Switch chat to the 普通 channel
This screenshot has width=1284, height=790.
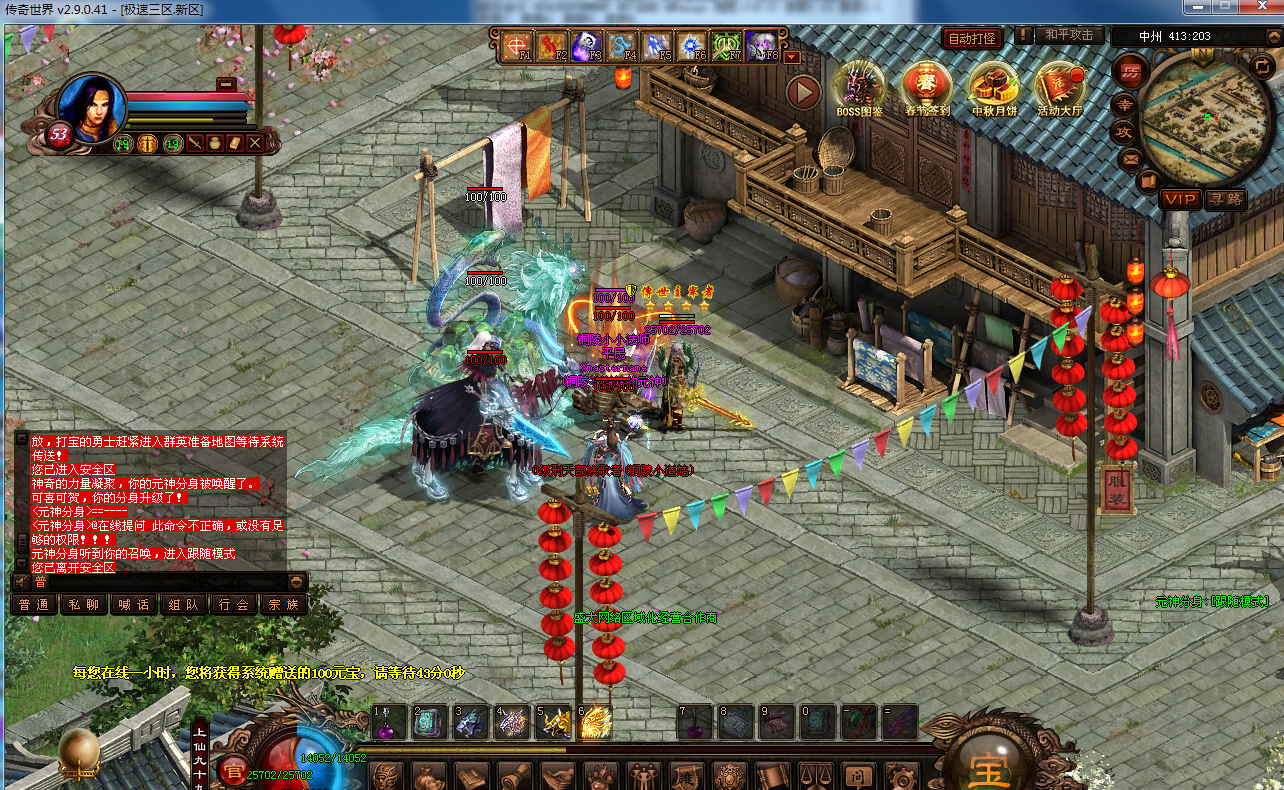34,604
